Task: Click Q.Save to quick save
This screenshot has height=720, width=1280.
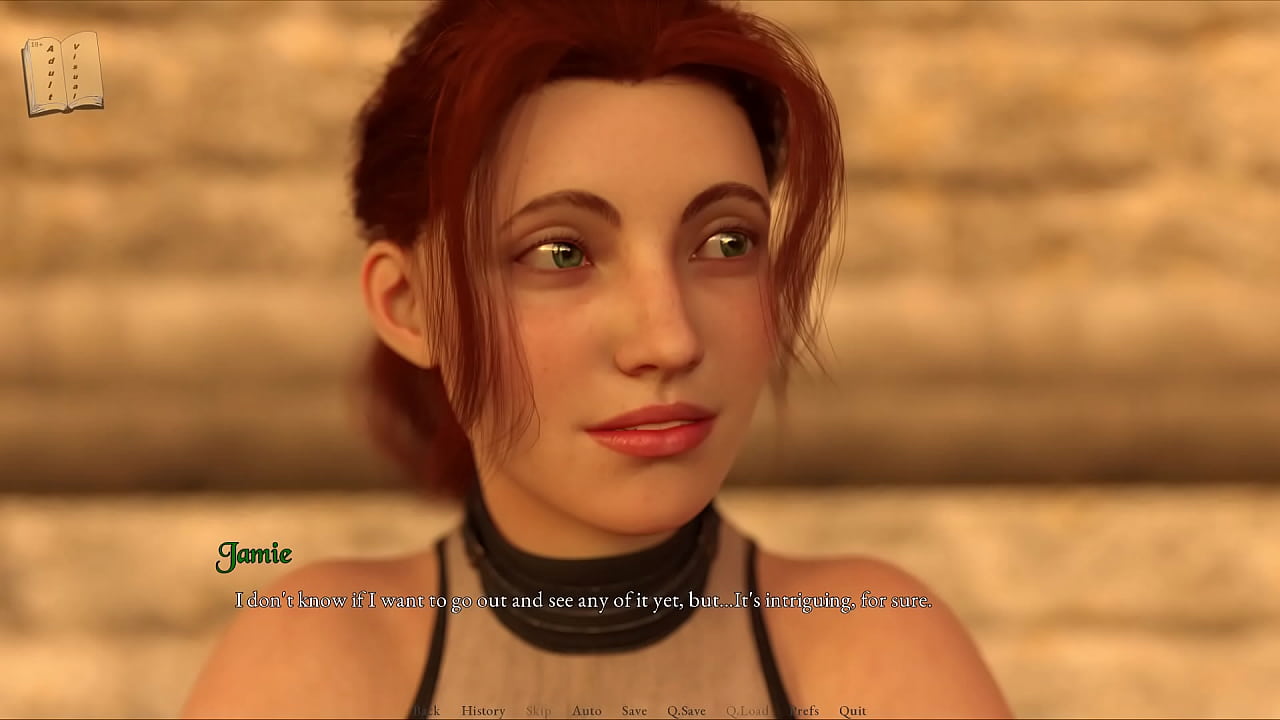Action: coord(686,711)
